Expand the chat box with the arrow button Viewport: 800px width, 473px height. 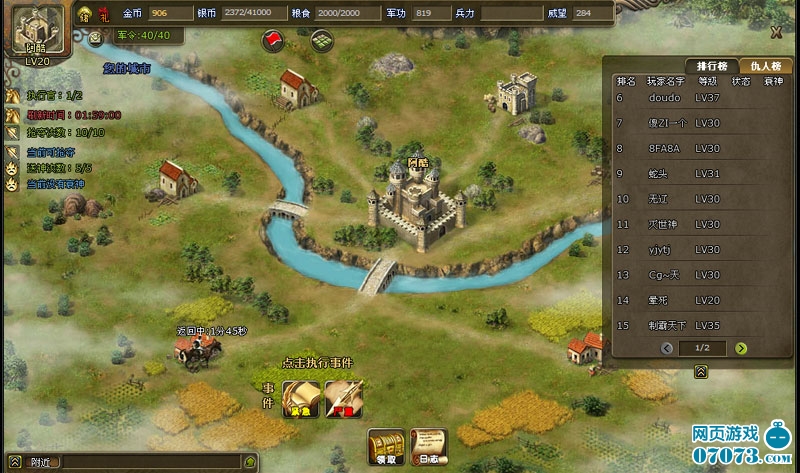coord(15,463)
